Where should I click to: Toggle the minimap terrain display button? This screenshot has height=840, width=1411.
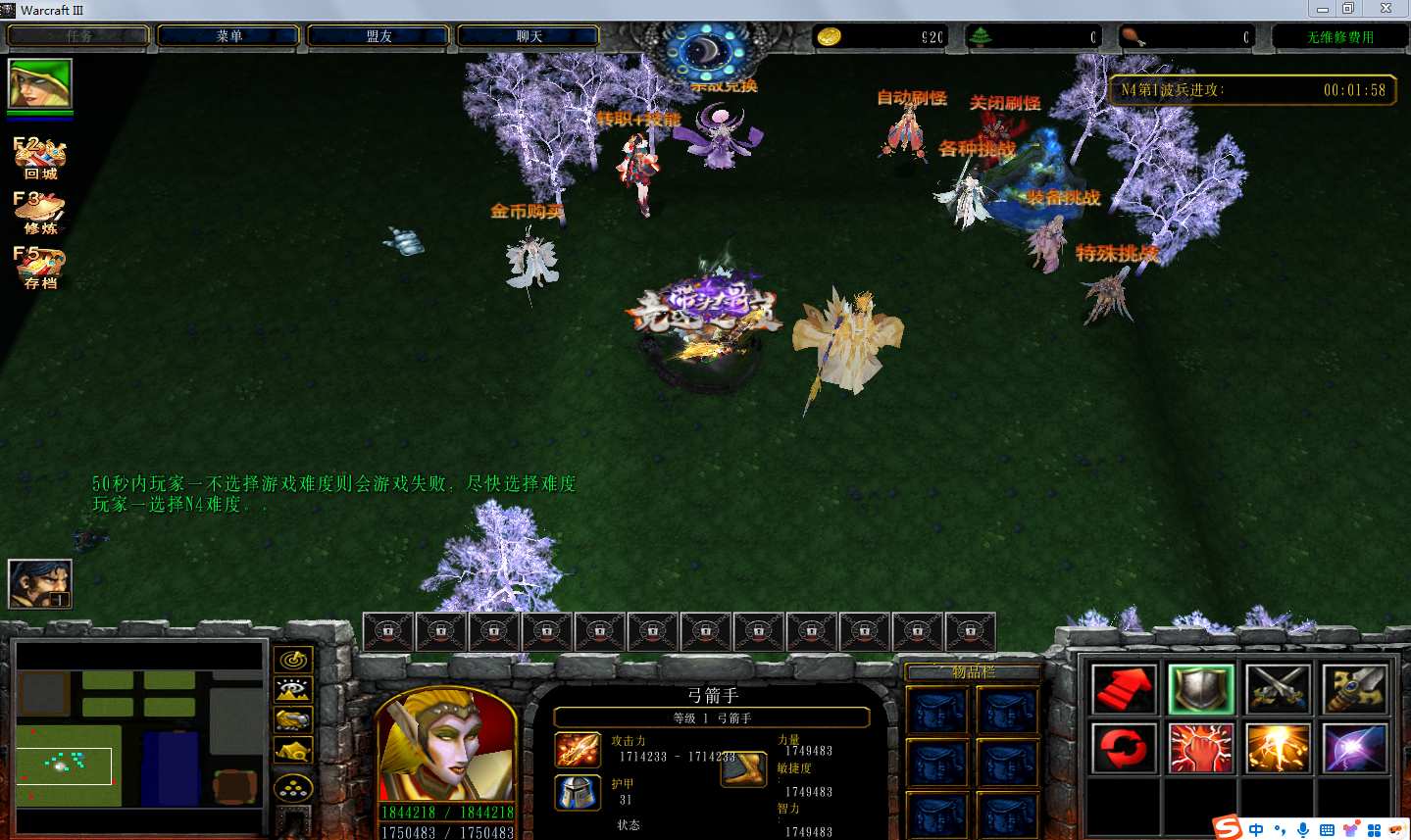click(x=293, y=690)
